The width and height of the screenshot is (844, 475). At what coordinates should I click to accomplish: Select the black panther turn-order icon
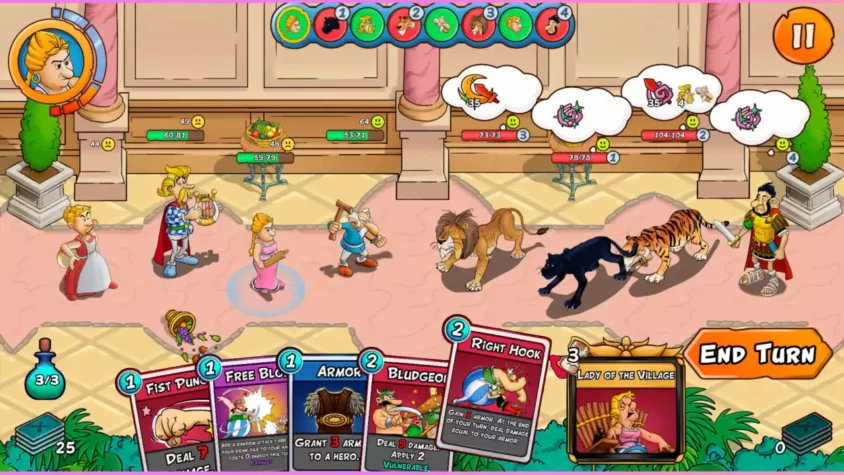point(331,25)
